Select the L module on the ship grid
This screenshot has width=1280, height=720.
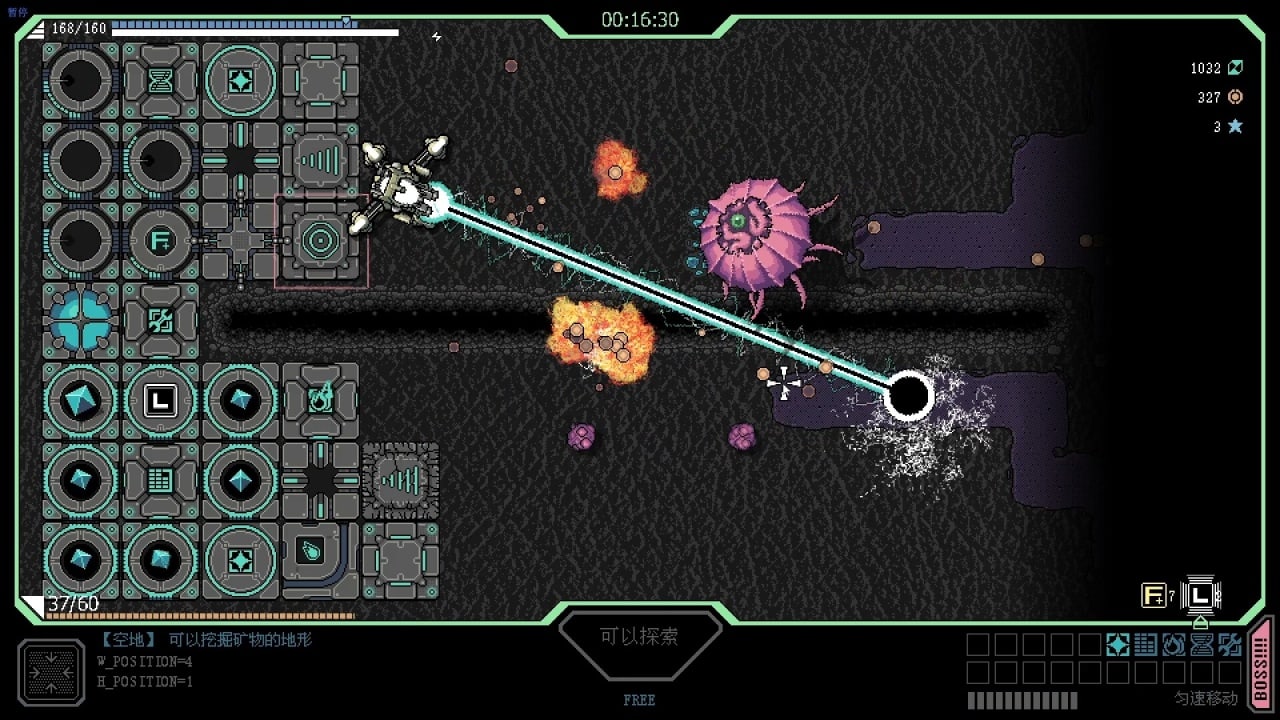click(x=160, y=401)
